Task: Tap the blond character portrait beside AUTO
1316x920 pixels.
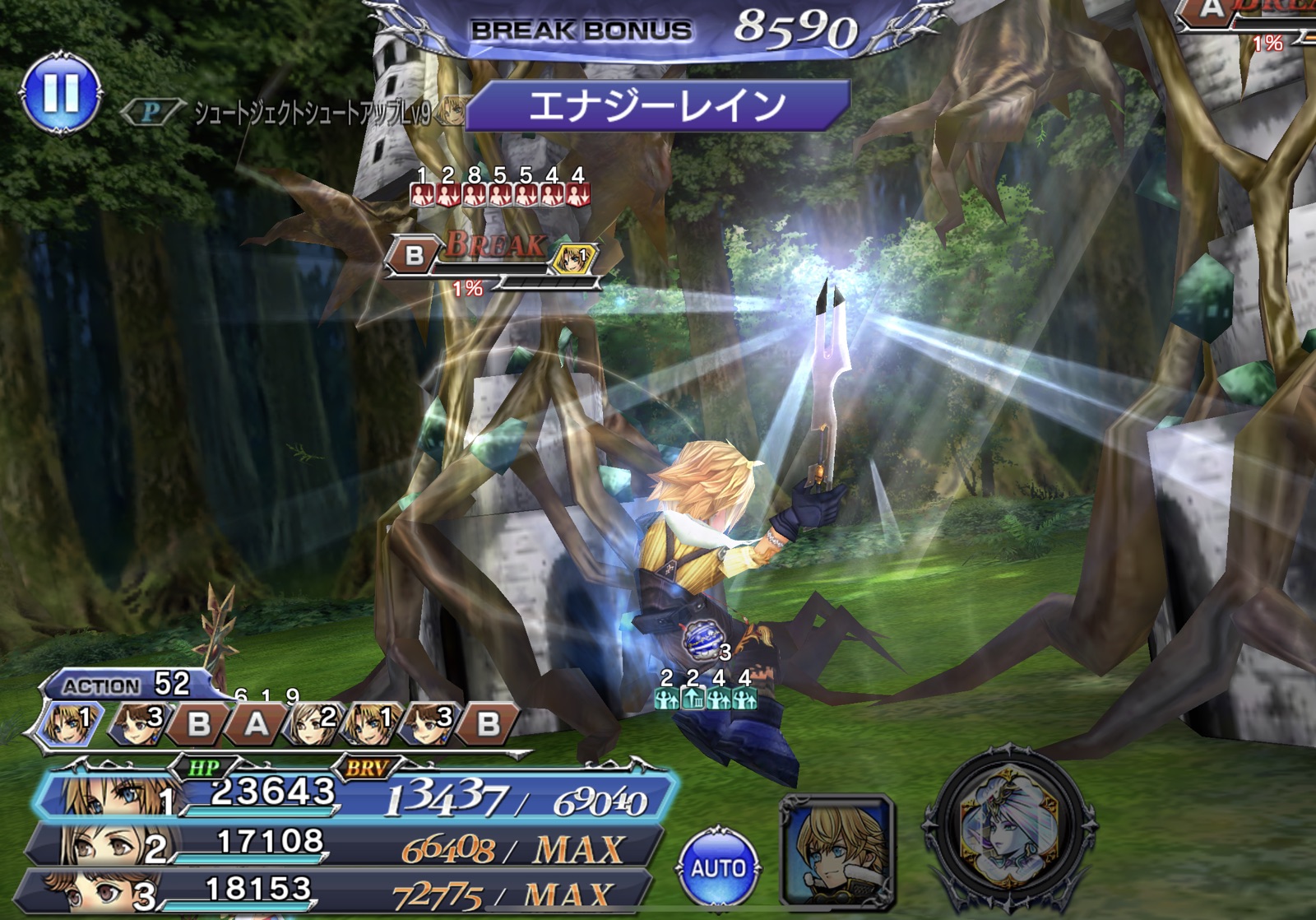Action: (x=836, y=851)
